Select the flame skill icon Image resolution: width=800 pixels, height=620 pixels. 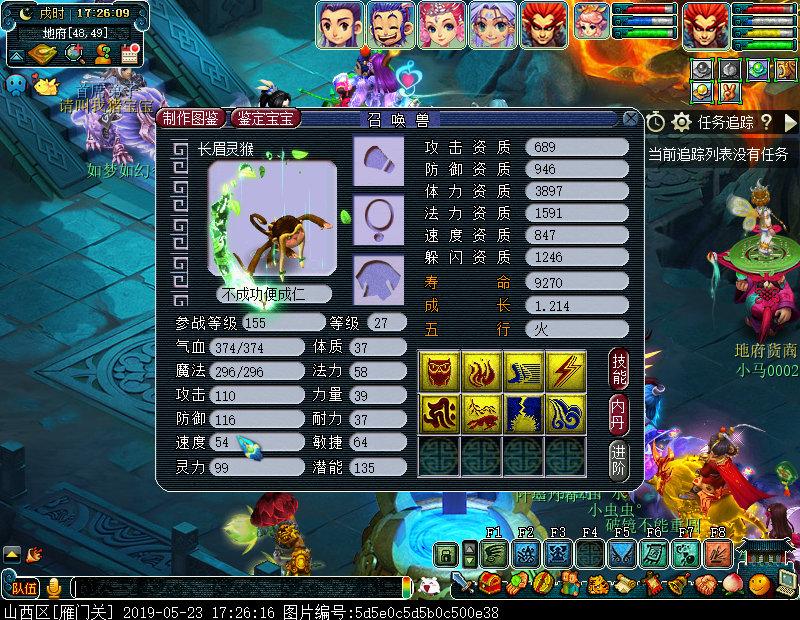coord(481,370)
